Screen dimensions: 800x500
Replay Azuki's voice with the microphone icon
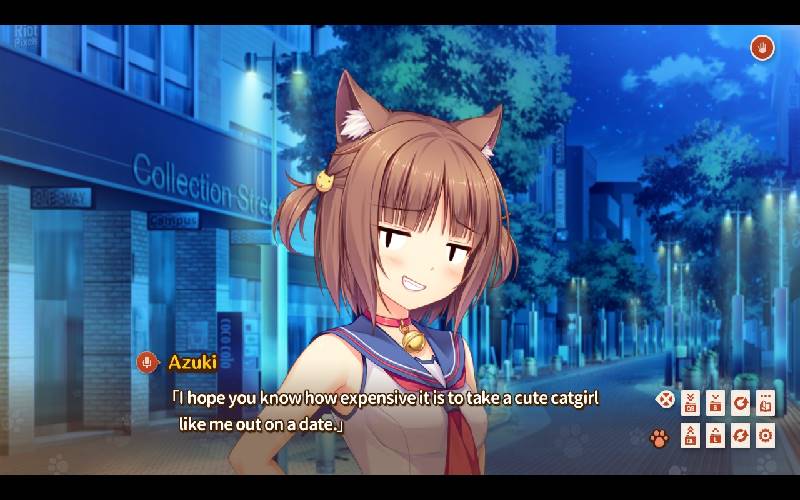(147, 362)
